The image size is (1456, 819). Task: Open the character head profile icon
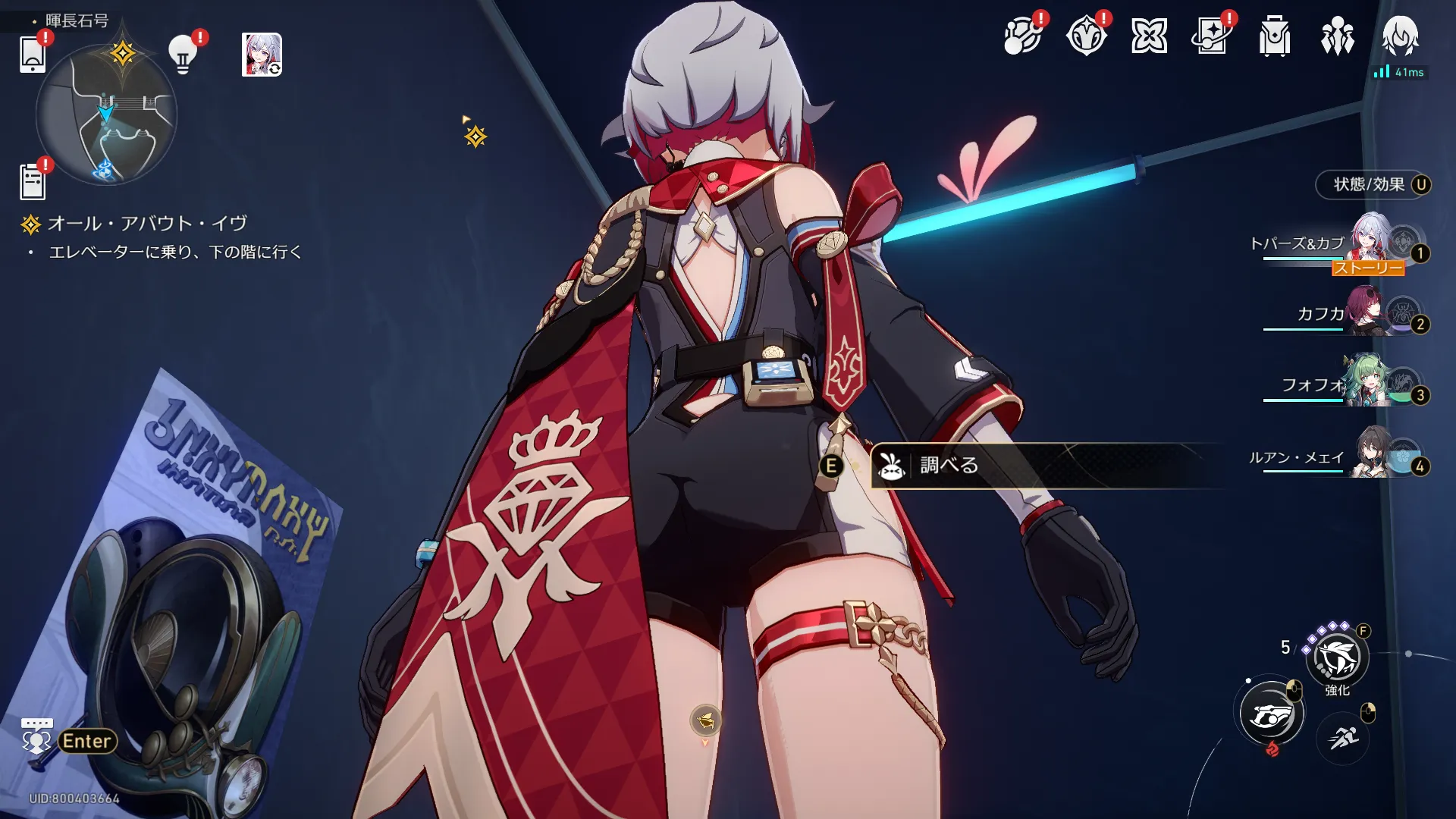pyautogui.click(x=1400, y=35)
